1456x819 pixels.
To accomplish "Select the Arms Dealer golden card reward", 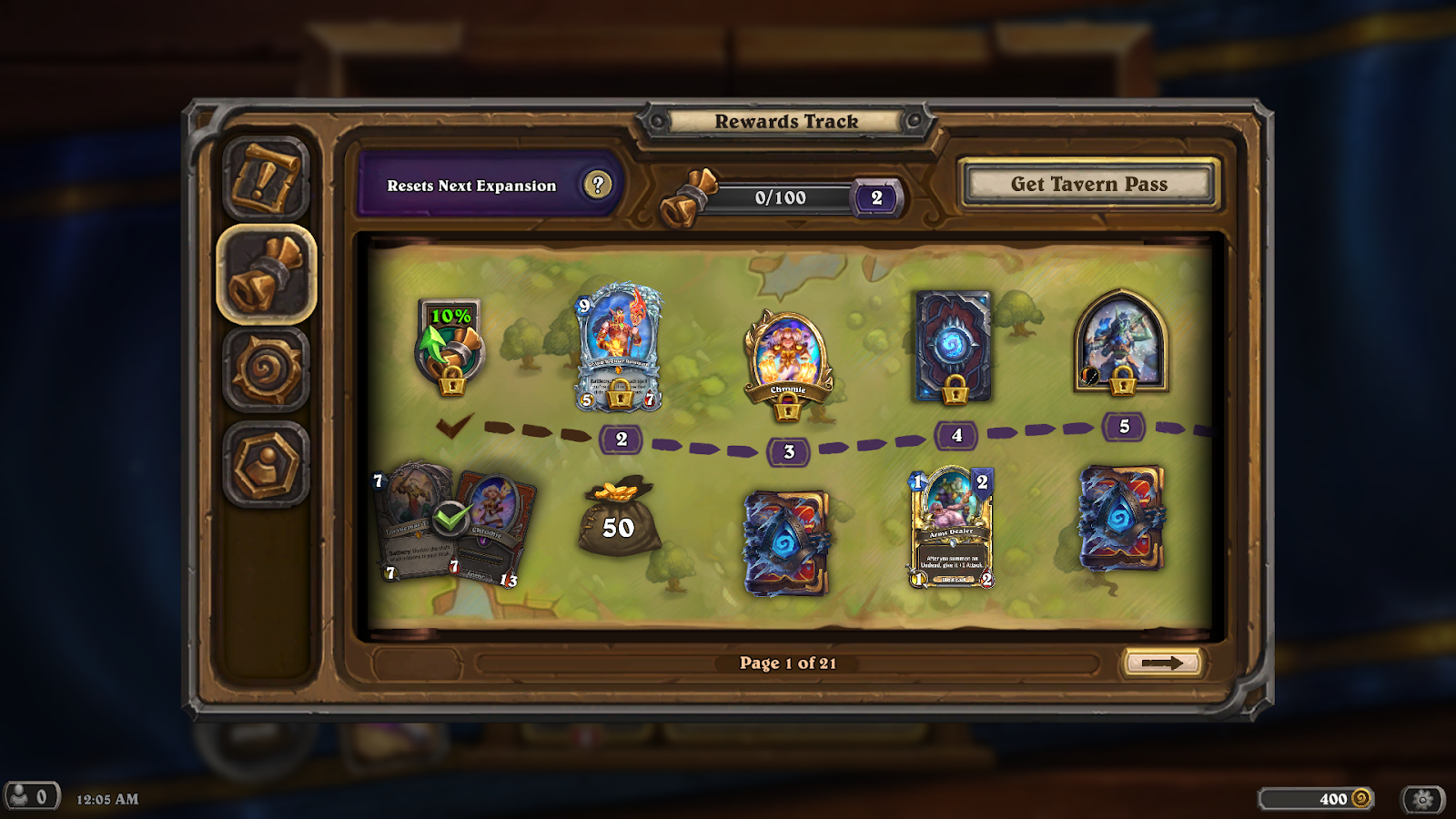I will [x=951, y=528].
